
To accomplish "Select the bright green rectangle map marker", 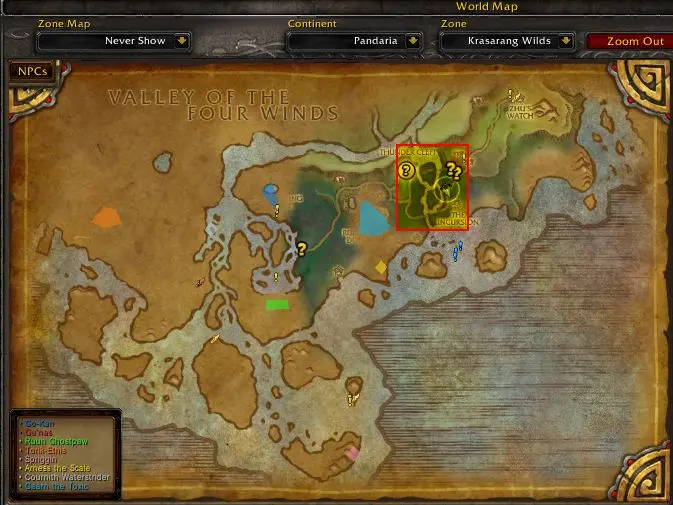I will (277, 304).
